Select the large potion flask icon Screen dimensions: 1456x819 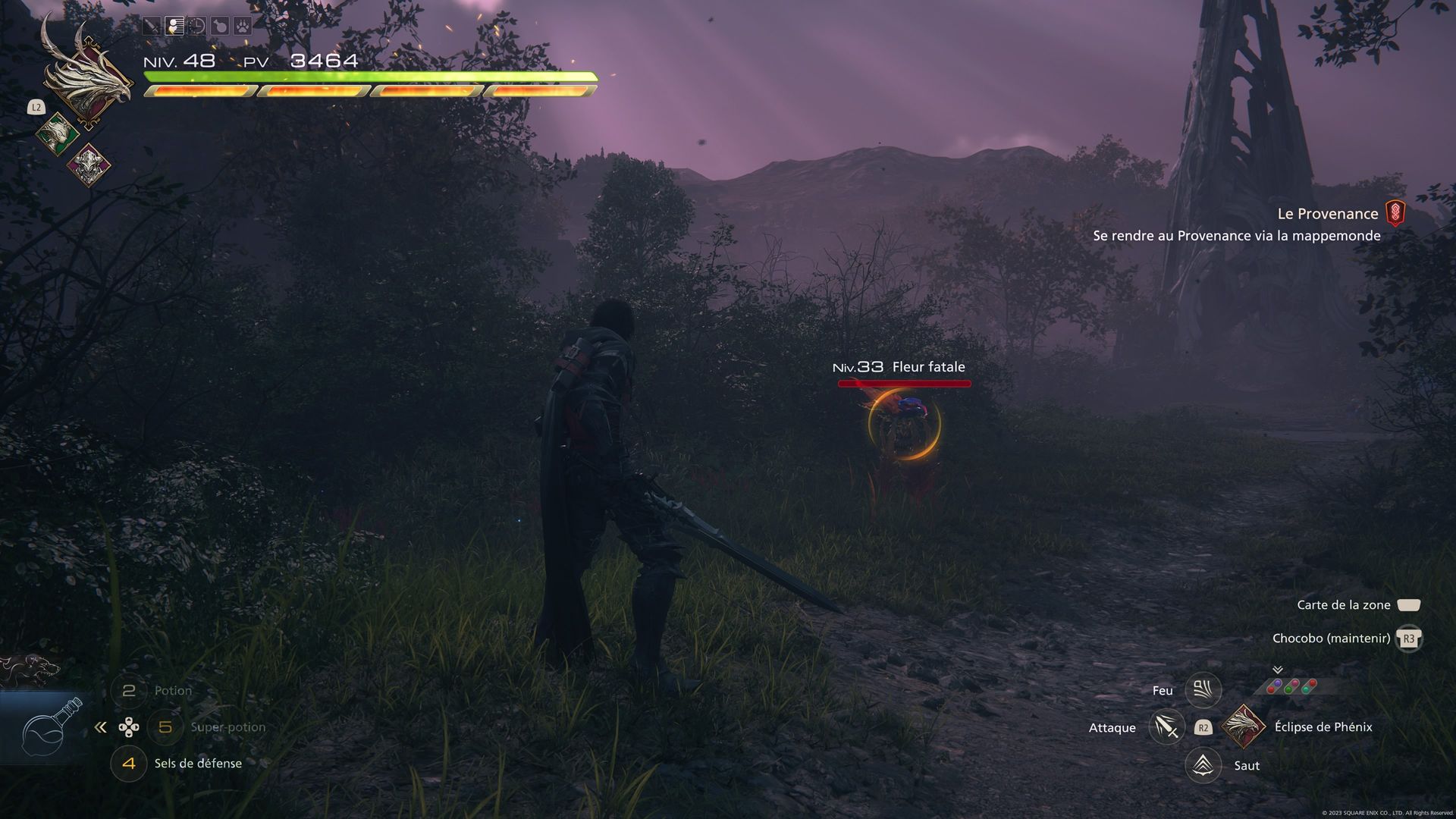point(49,730)
